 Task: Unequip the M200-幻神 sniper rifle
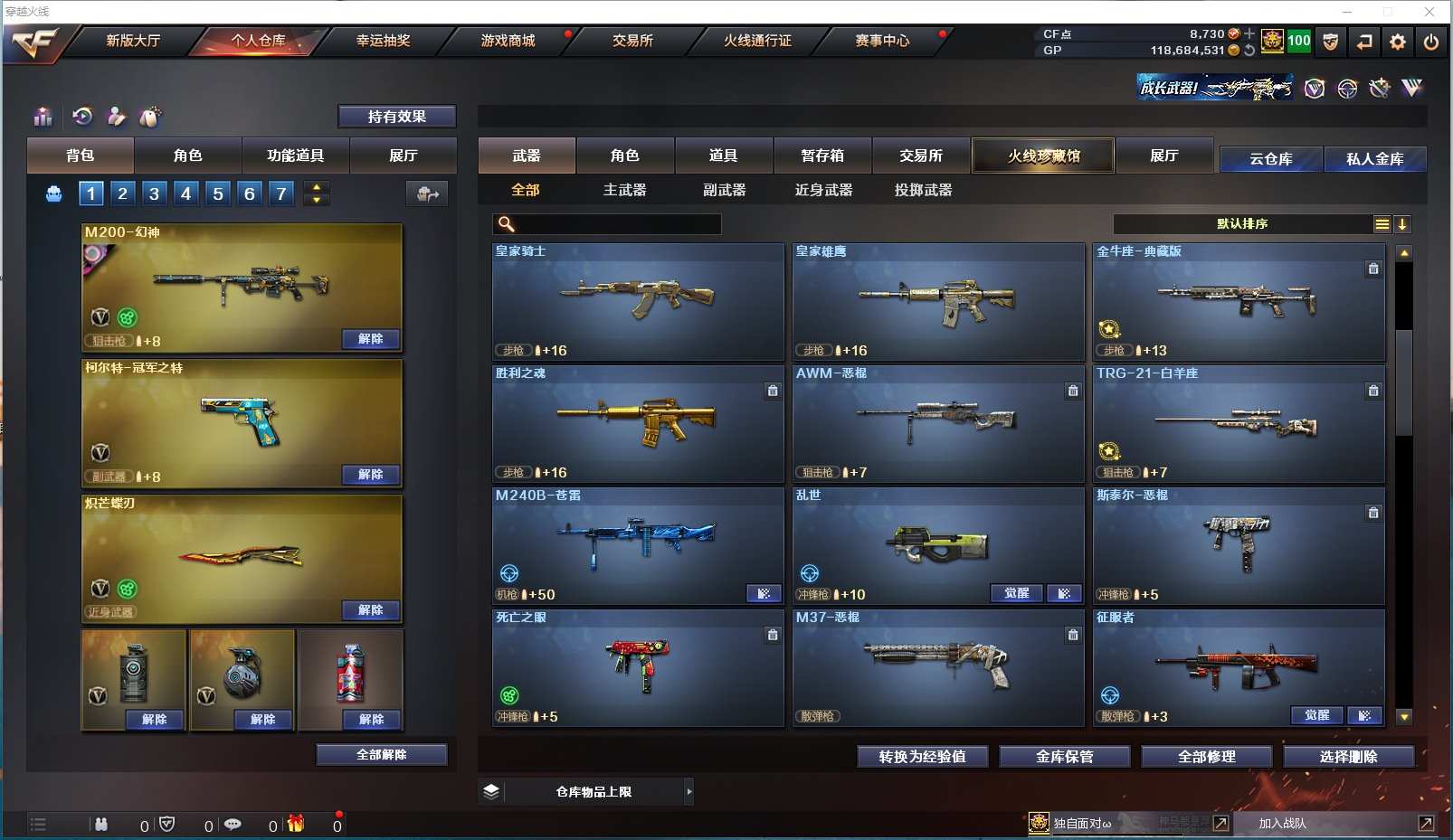(370, 339)
